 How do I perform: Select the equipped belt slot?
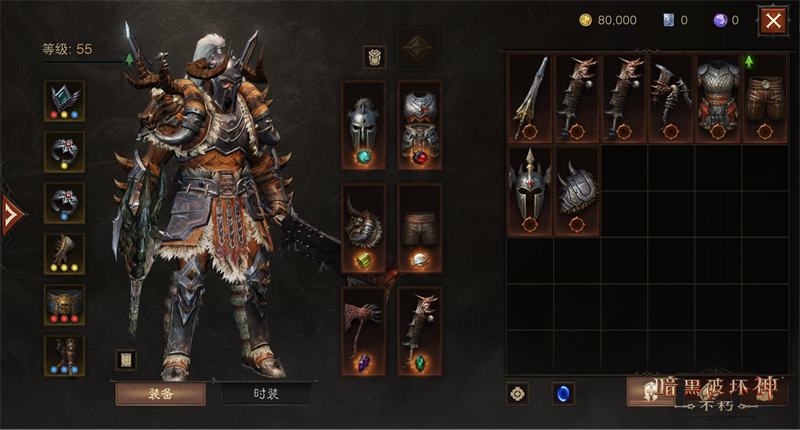tap(65, 304)
